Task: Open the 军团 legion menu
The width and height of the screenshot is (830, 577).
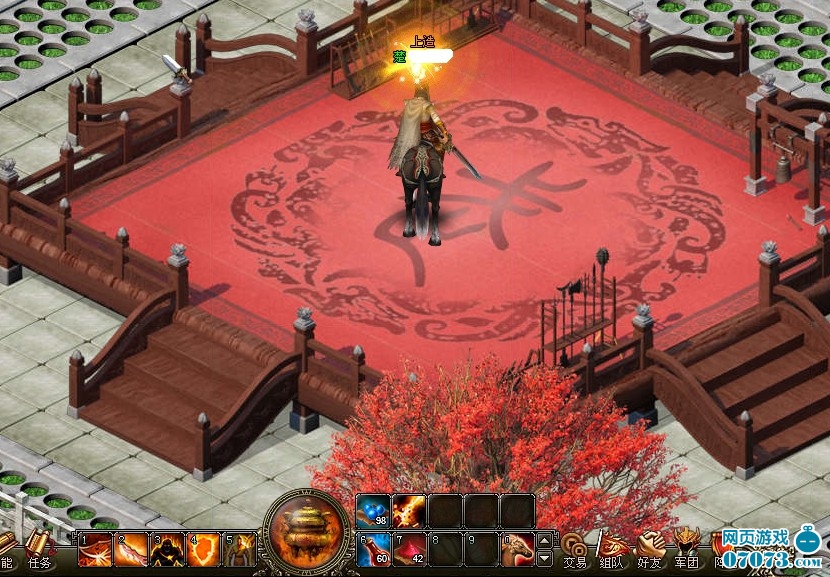Action: click(x=687, y=549)
